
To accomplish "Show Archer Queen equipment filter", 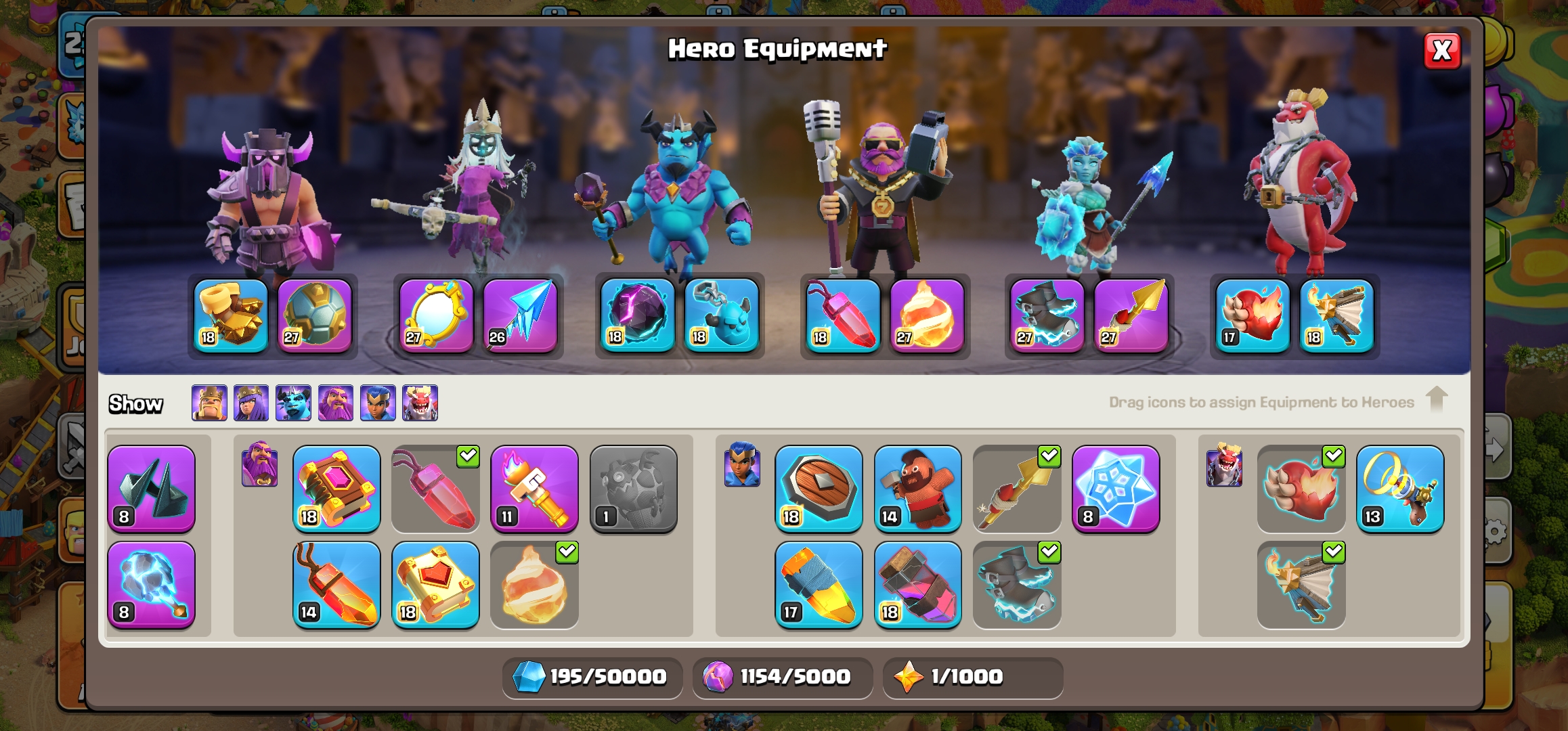I will pyautogui.click(x=251, y=403).
